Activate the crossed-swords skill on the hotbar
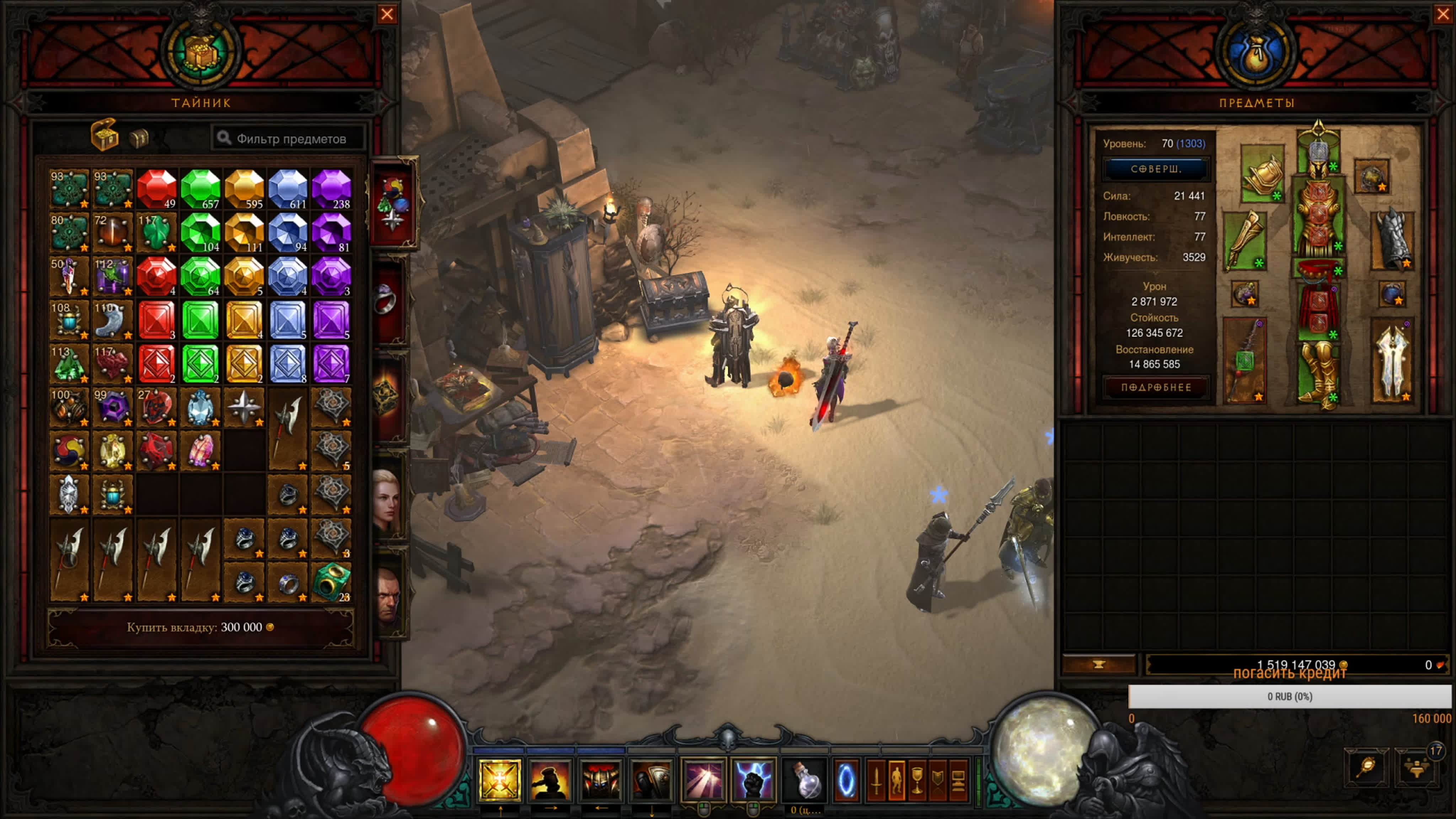This screenshot has height=819, width=1456. point(500,781)
